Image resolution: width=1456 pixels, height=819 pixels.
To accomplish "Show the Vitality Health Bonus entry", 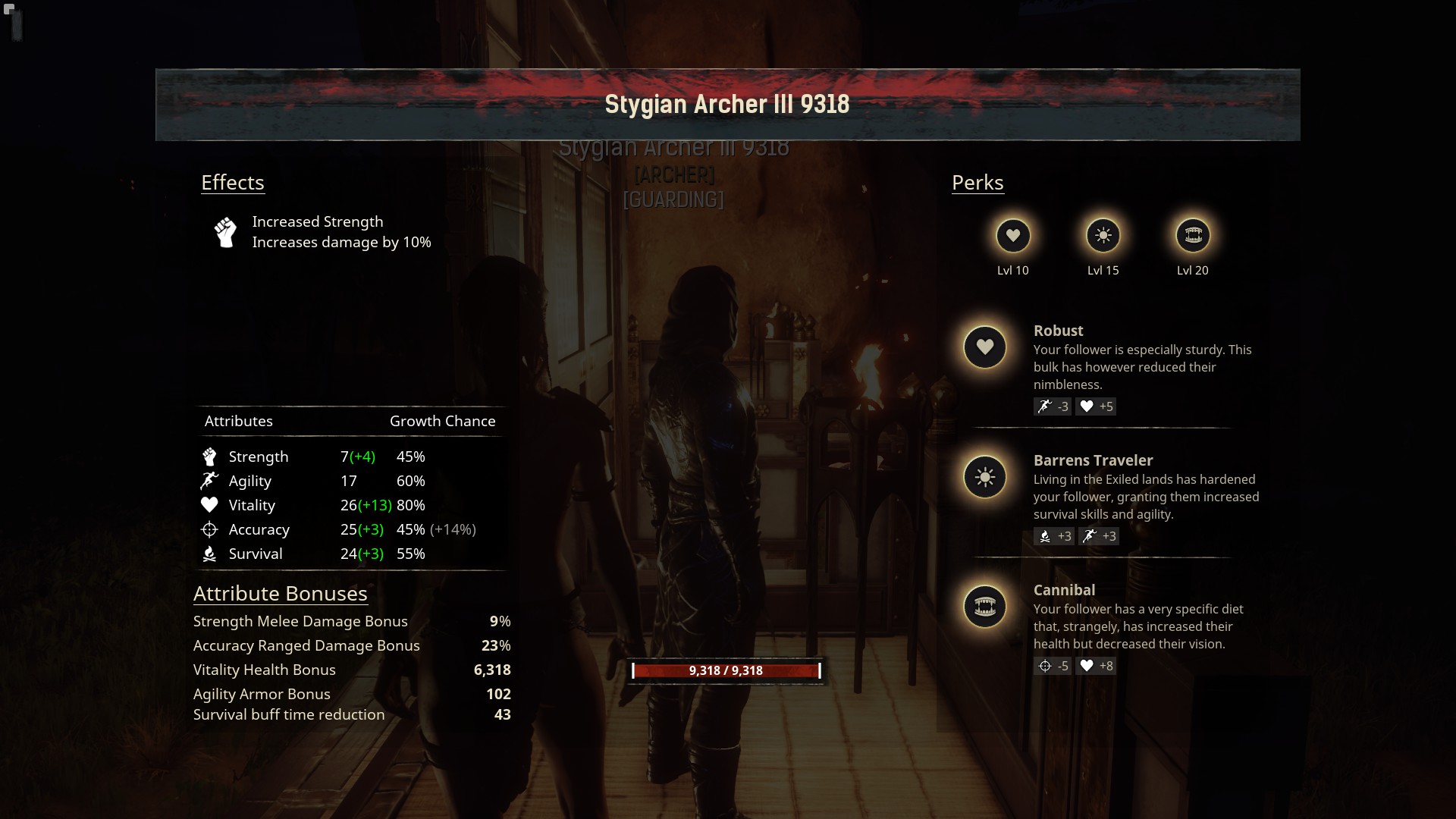I will [351, 670].
